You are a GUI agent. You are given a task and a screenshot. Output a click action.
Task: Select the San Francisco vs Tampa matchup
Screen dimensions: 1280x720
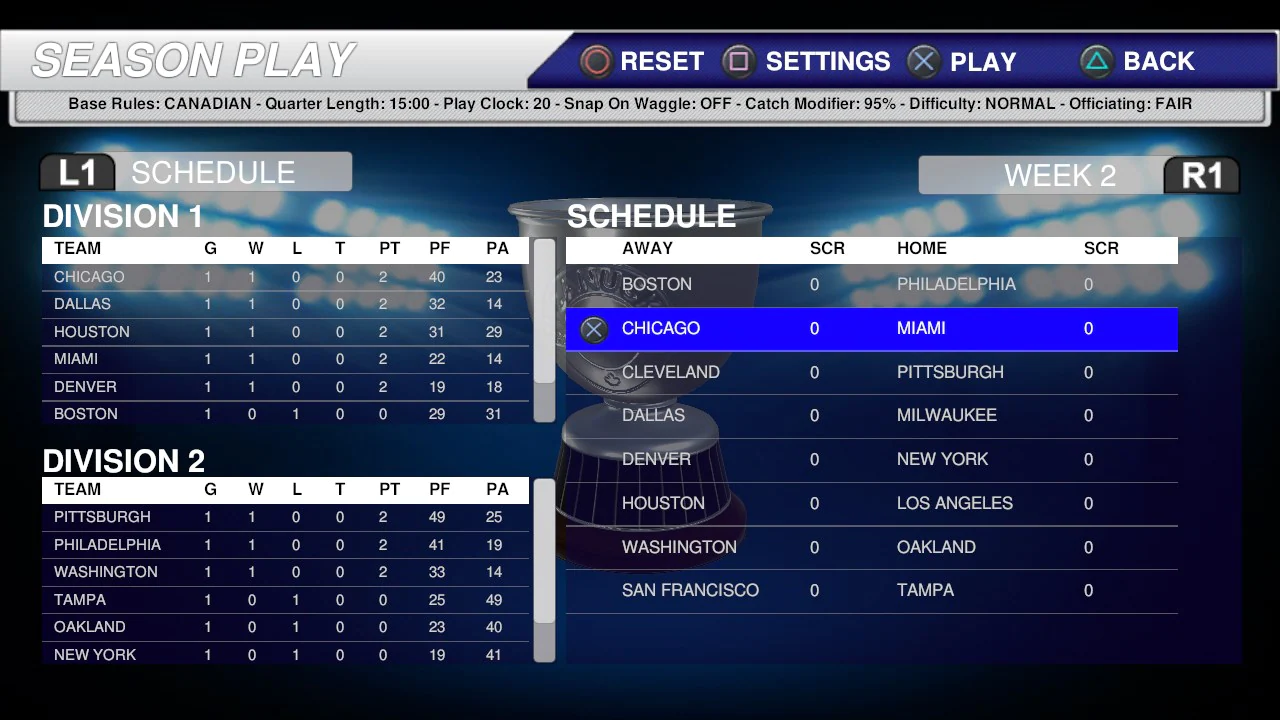(870, 590)
